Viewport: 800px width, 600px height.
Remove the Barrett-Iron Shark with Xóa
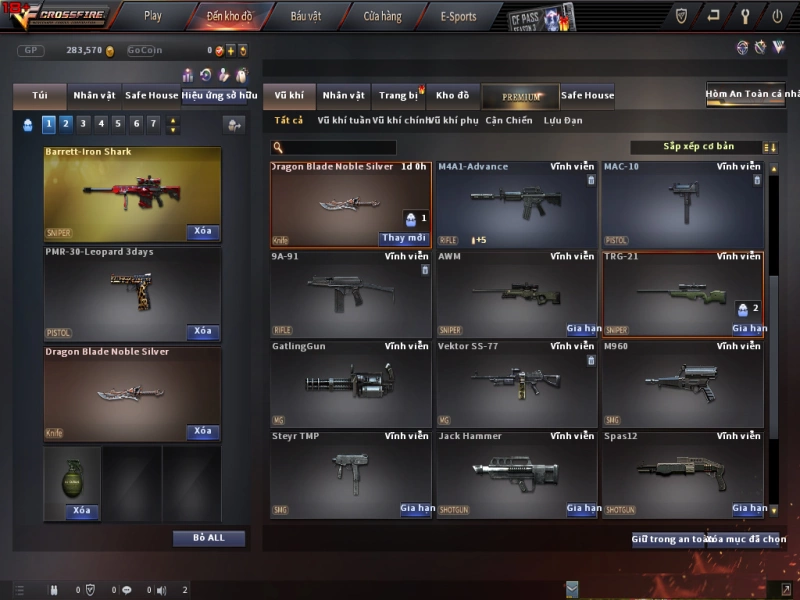pos(203,231)
